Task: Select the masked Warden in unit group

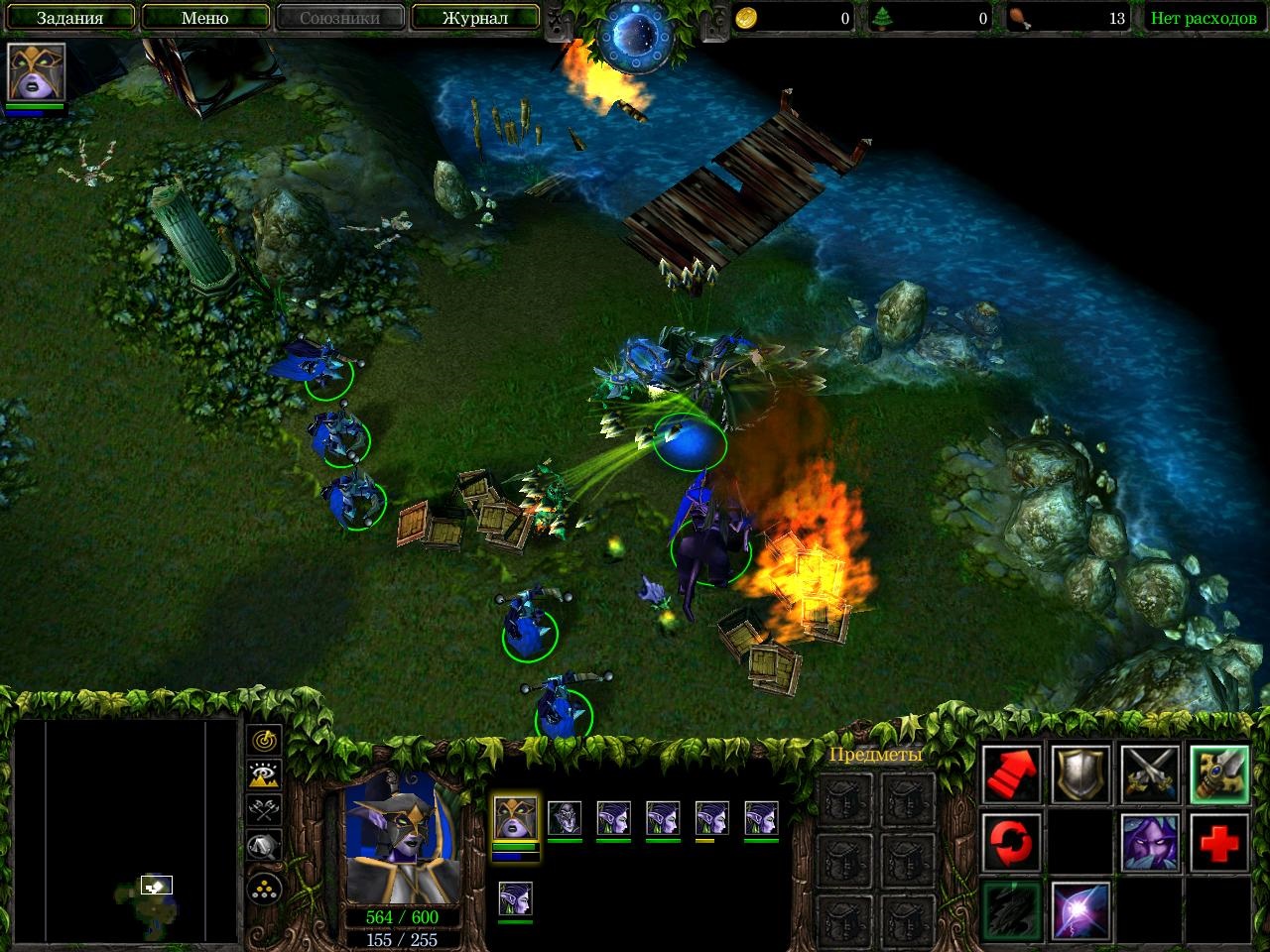Action: coord(515,819)
